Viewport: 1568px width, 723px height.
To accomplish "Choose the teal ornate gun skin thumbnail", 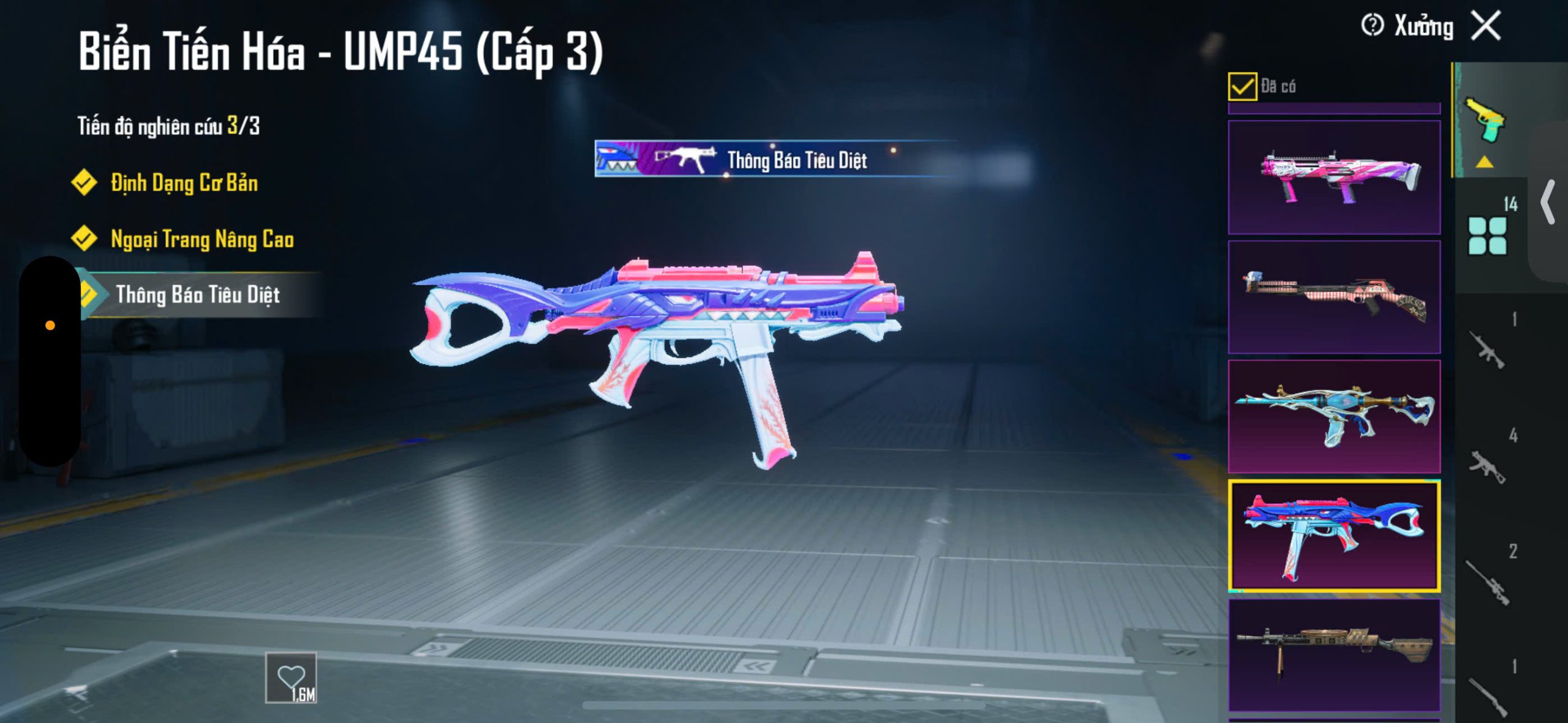I will coord(1334,416).
